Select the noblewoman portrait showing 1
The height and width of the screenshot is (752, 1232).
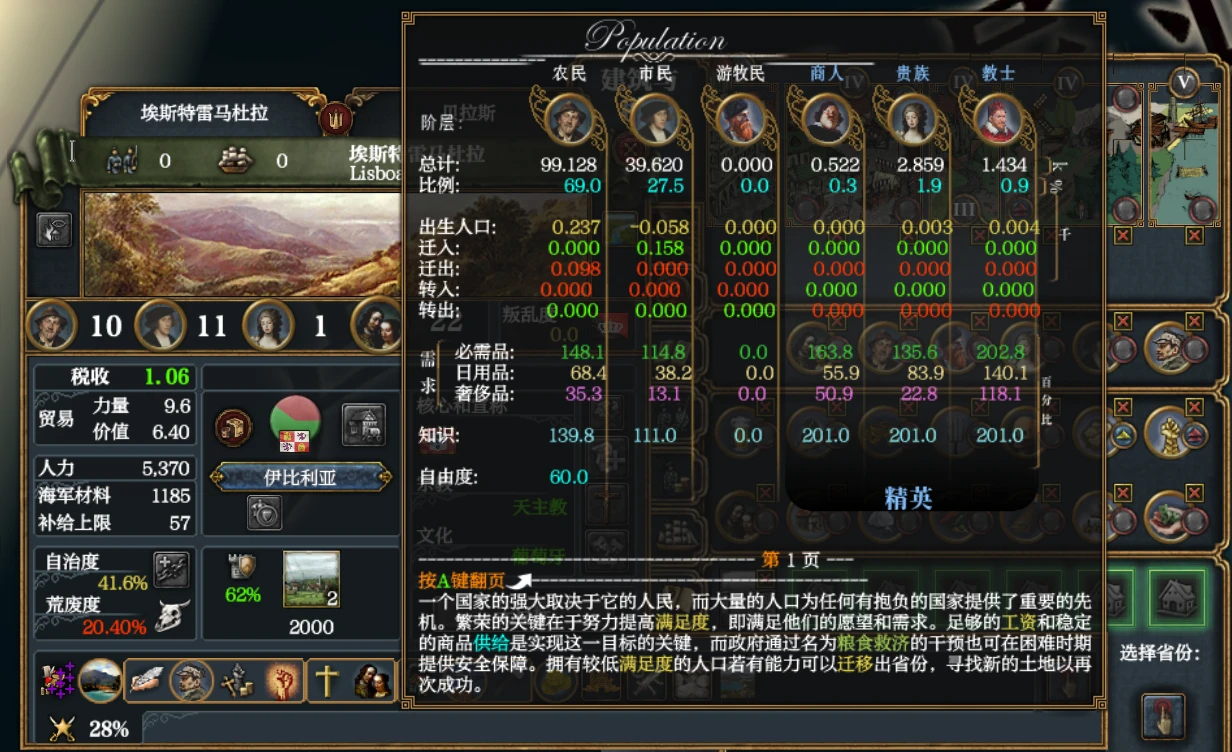(268, 324)
